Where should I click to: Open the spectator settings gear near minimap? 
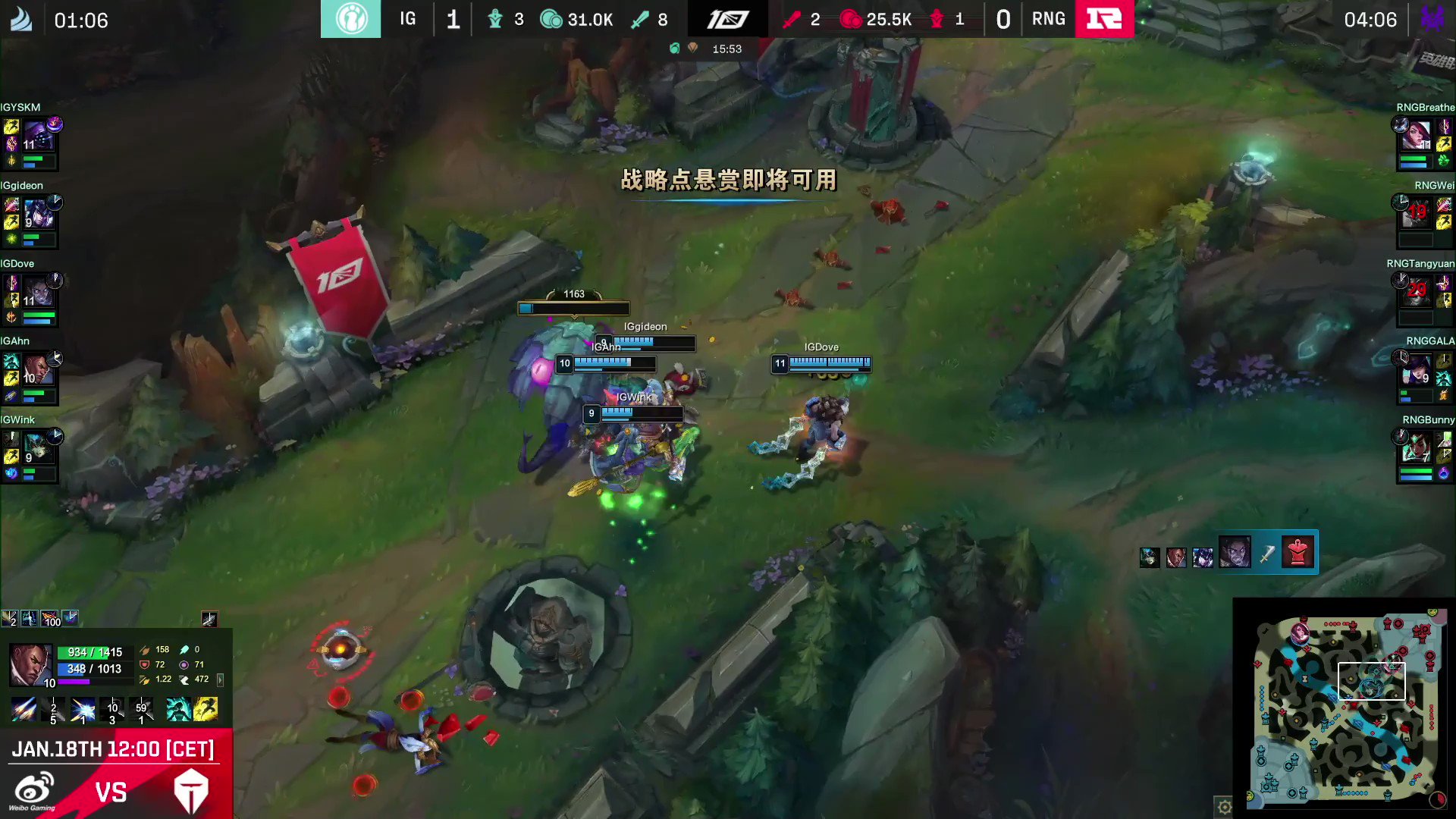coord(1224,807)
